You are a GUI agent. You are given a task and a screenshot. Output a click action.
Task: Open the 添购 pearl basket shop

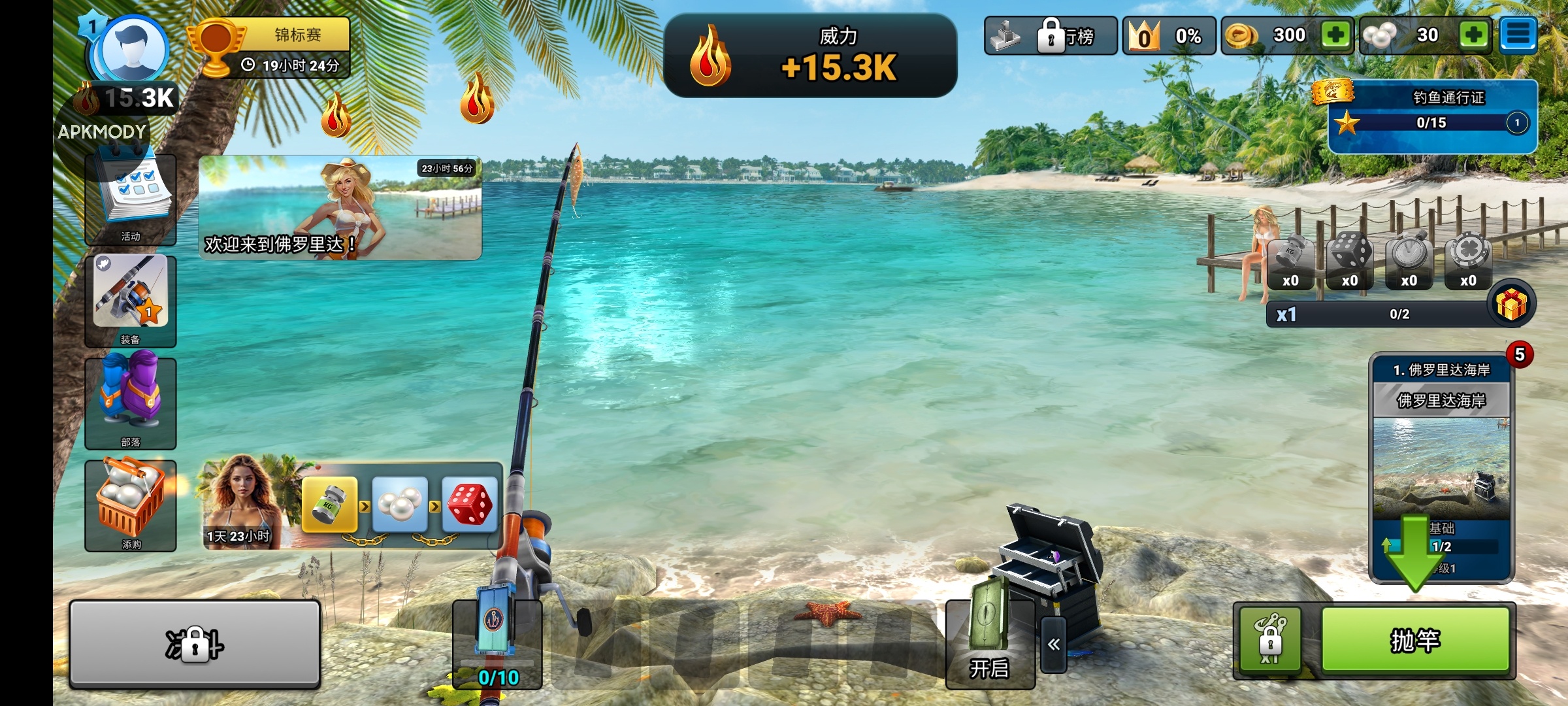tap(131, 505)
